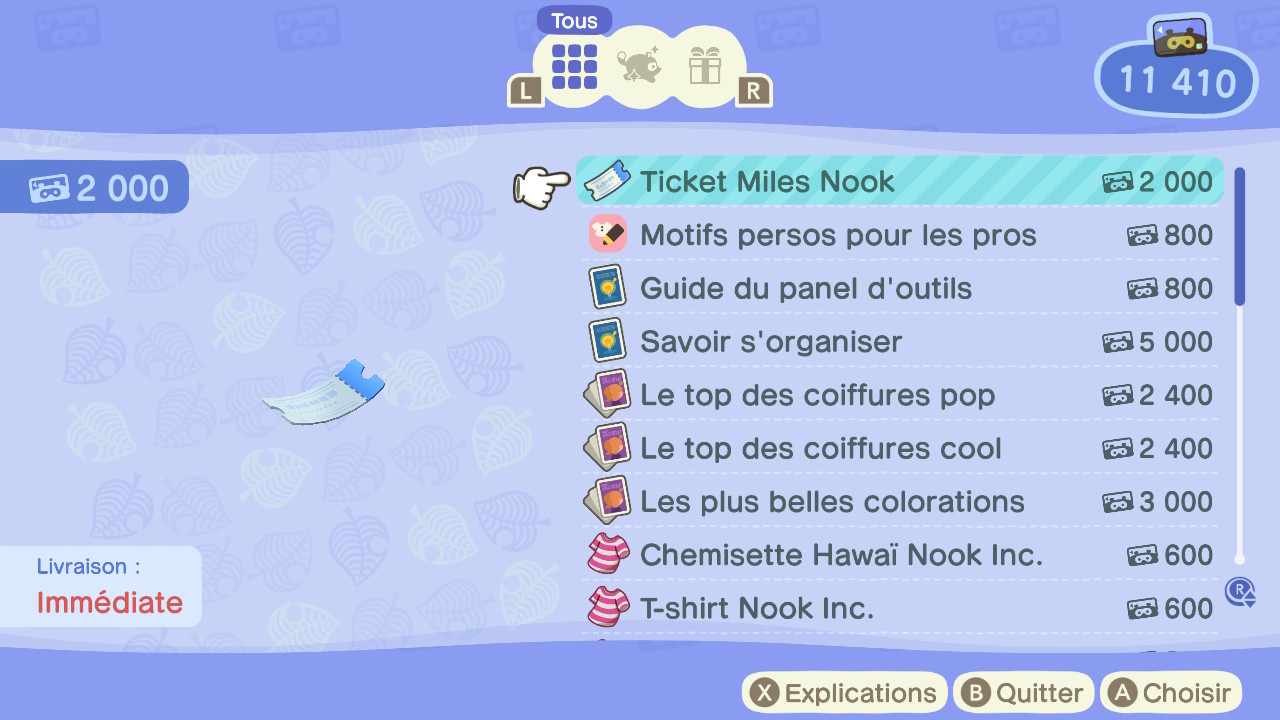Open the gift category tab
The image size is (1280, 720).
click(707, 65)
